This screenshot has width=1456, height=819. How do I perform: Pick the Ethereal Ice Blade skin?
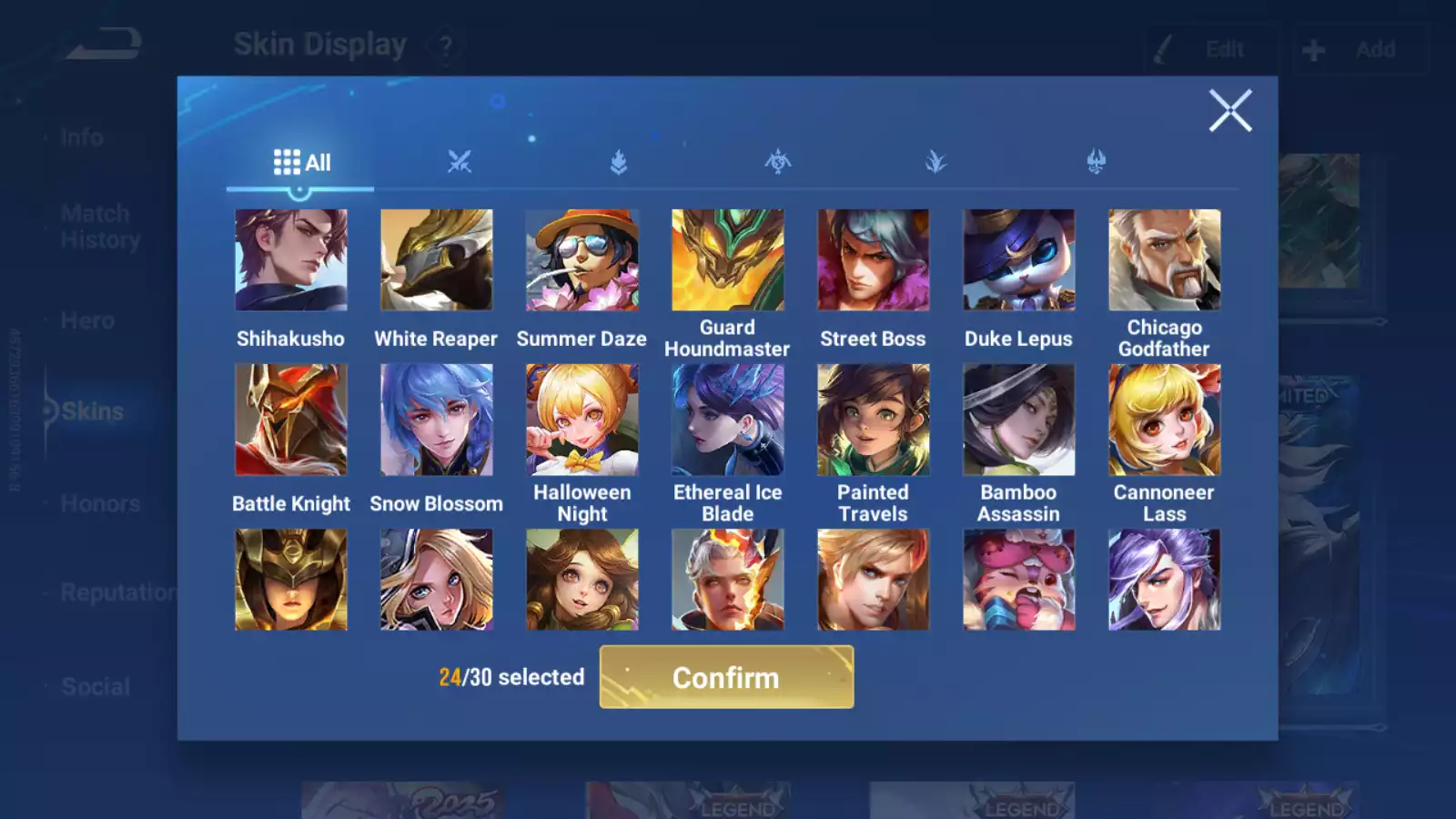coord(727,420)
